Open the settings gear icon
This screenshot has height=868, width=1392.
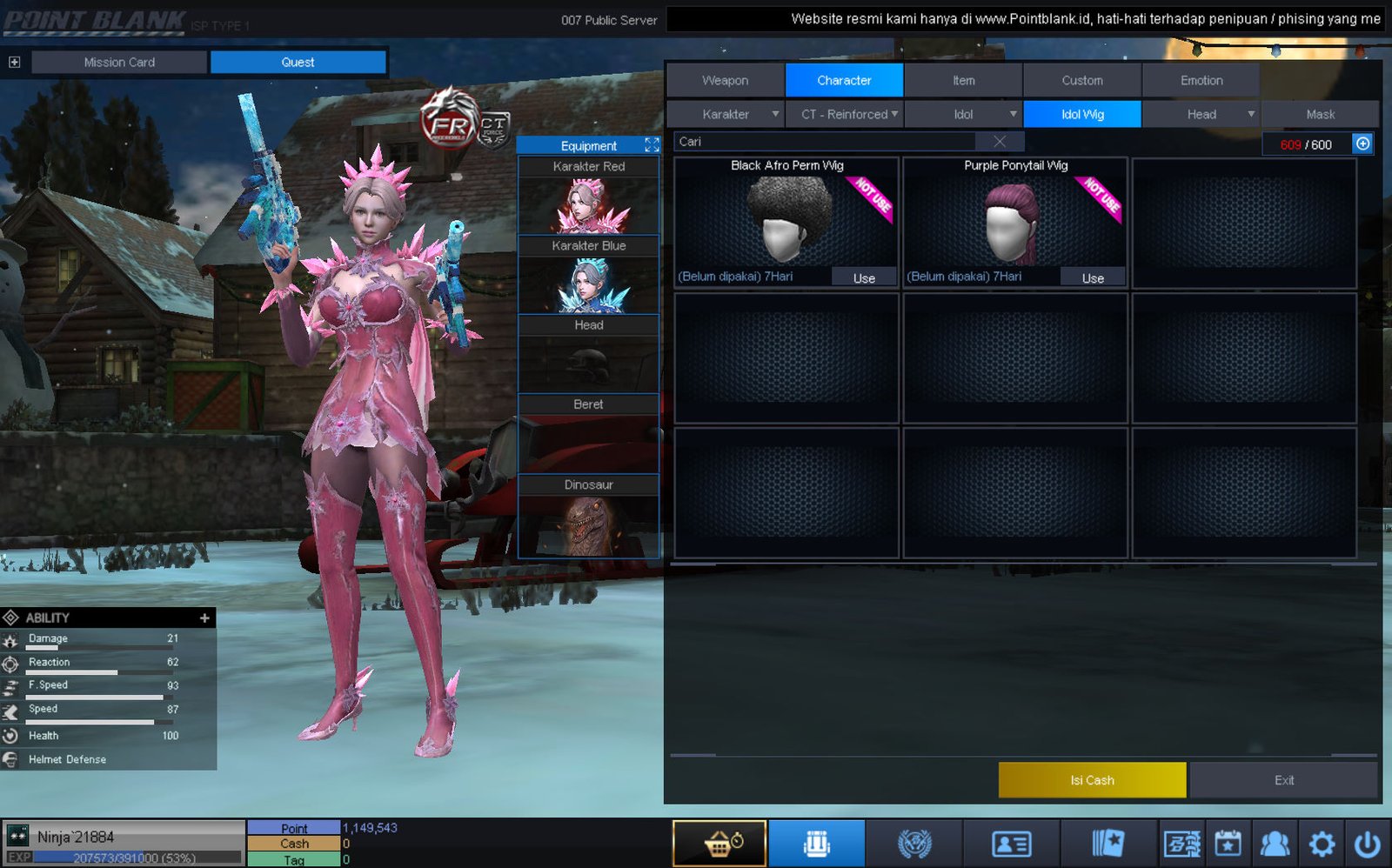pos(1322,844)
